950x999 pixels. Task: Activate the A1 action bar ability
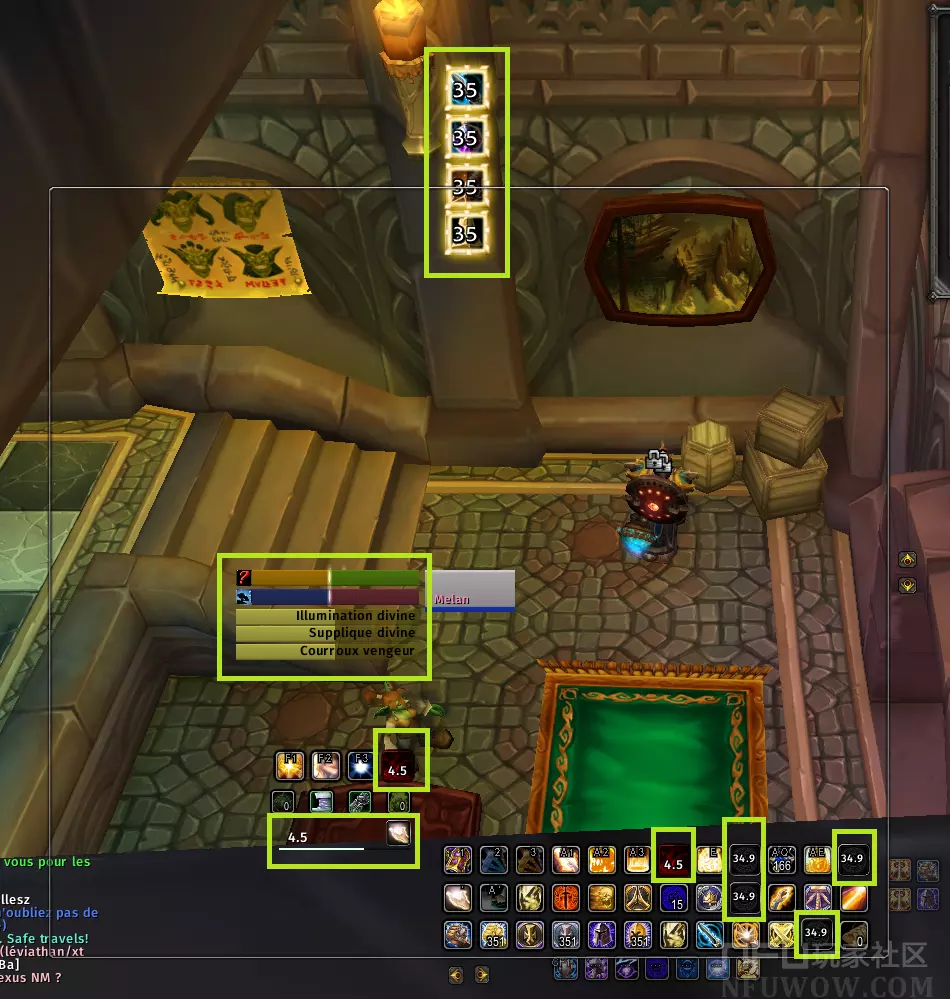click(x=565, y=859)
